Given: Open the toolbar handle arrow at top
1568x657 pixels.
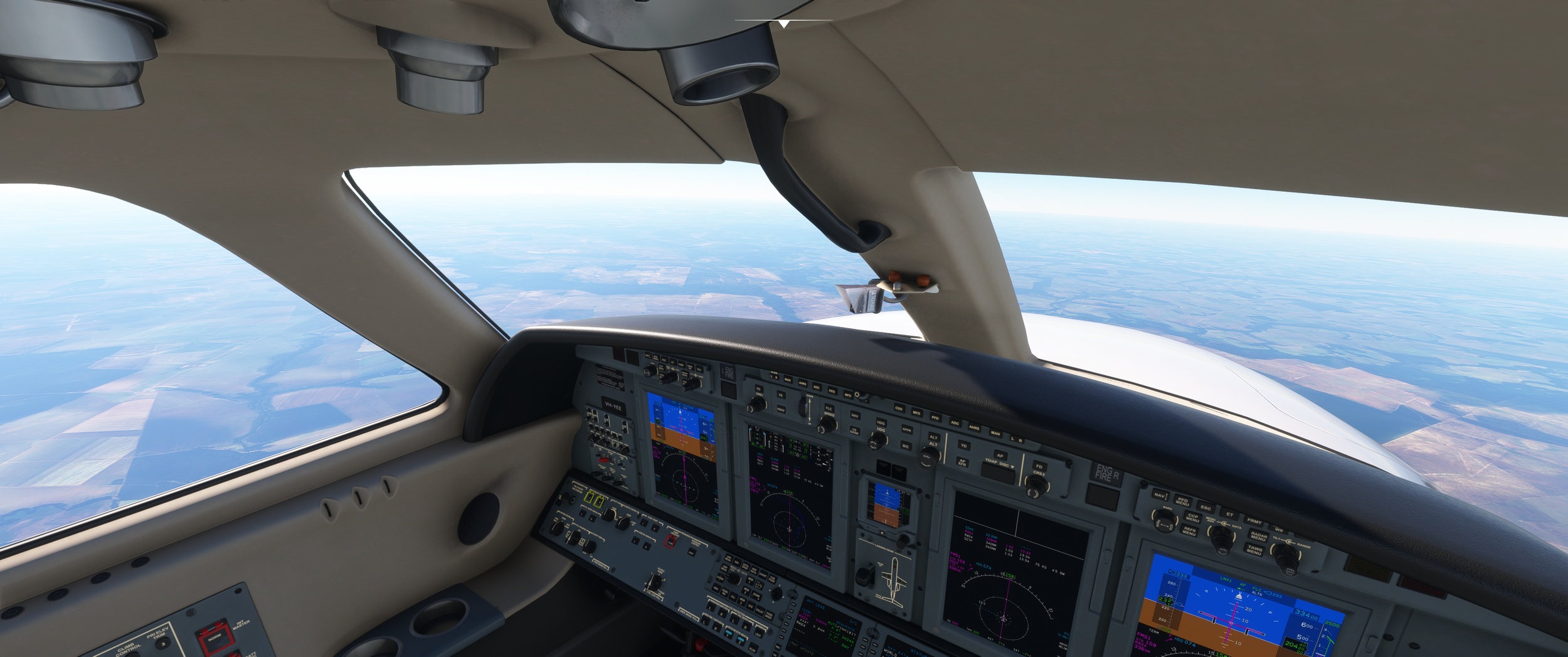Looking at the screenshot, I should [784, 24].
